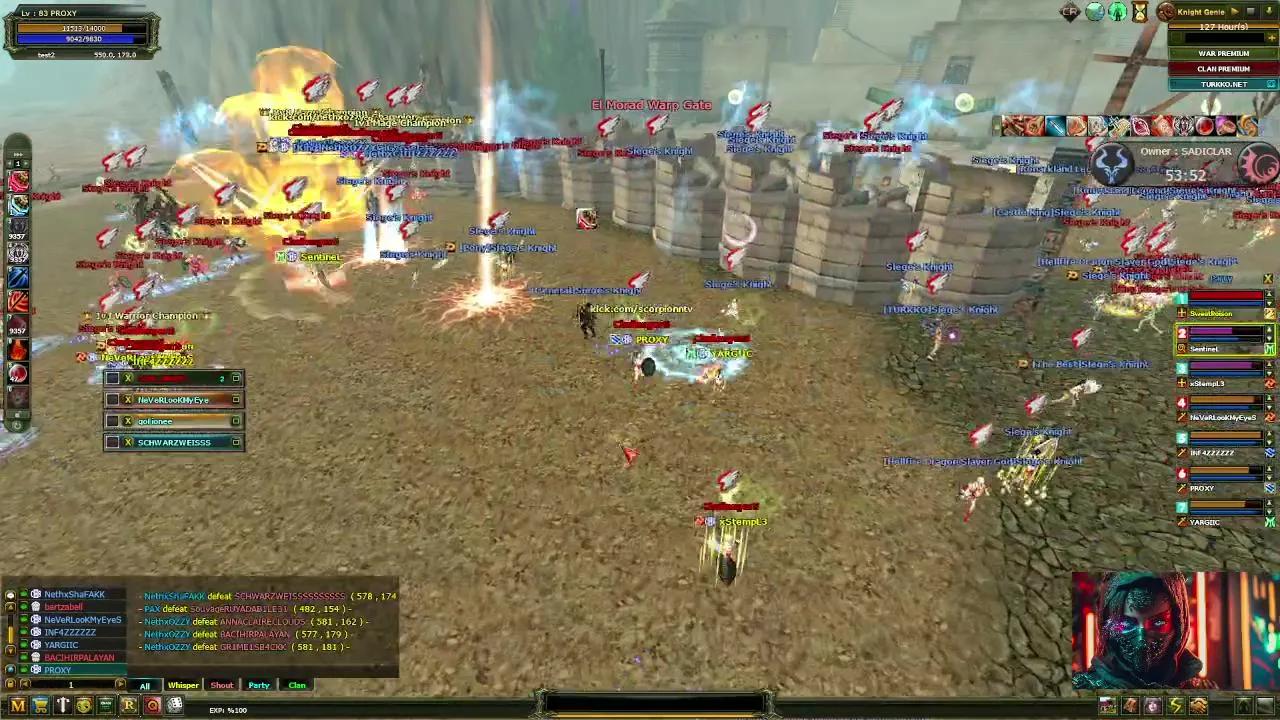The height and width of the screenshot is (720, 1280).
Task: Open the Knight Genie panel with its arrow
Action: click(x=1236, y=11)
